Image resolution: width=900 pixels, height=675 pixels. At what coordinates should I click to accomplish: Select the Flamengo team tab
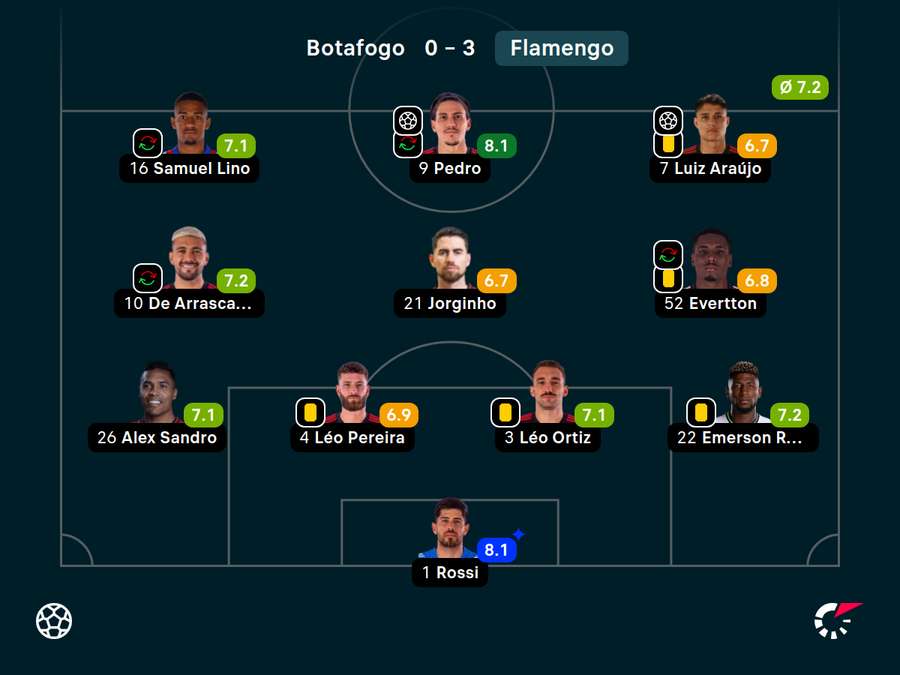(x=561, y=48)
